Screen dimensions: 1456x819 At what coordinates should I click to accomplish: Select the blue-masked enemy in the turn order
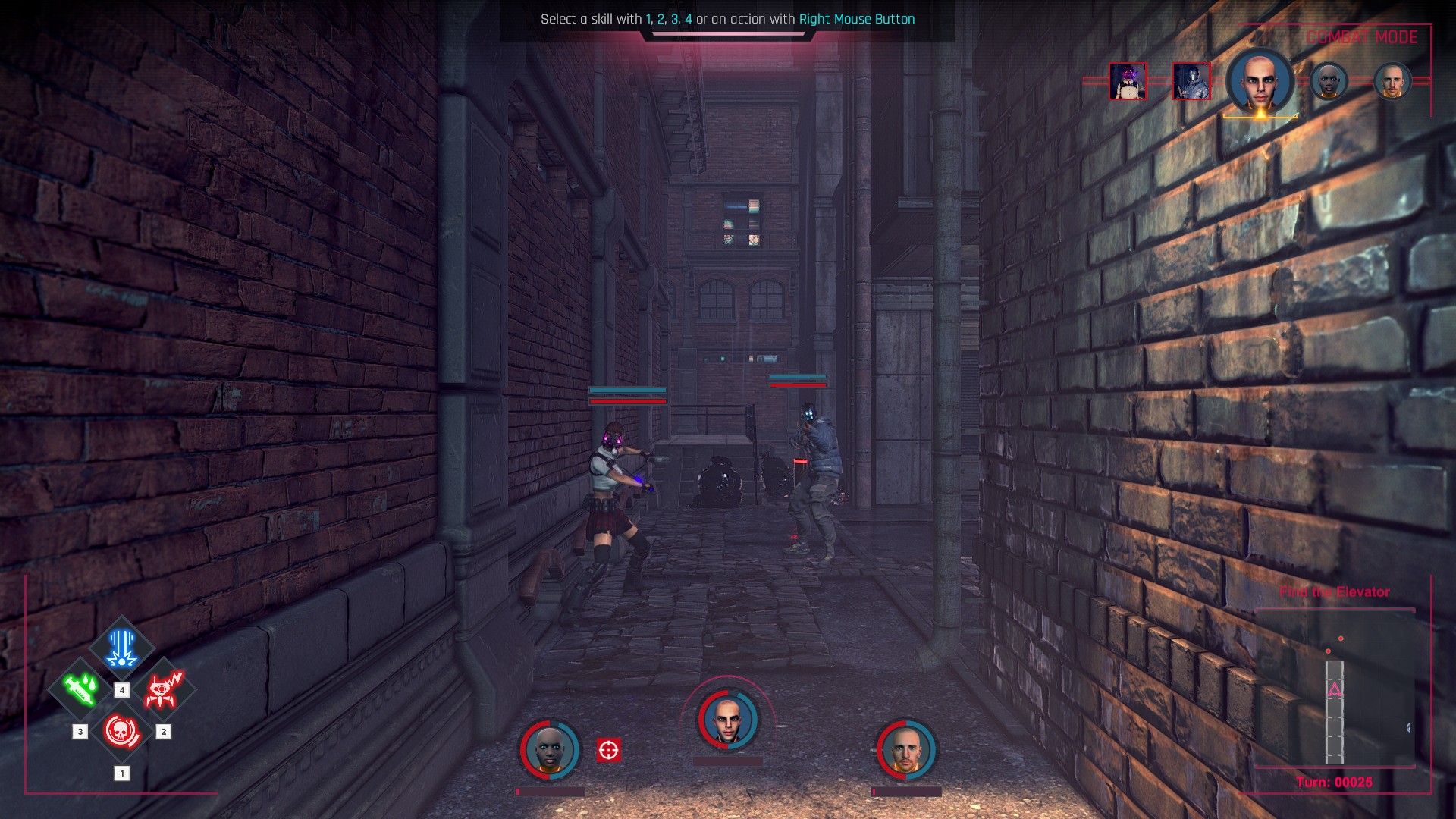point(1191,81)
